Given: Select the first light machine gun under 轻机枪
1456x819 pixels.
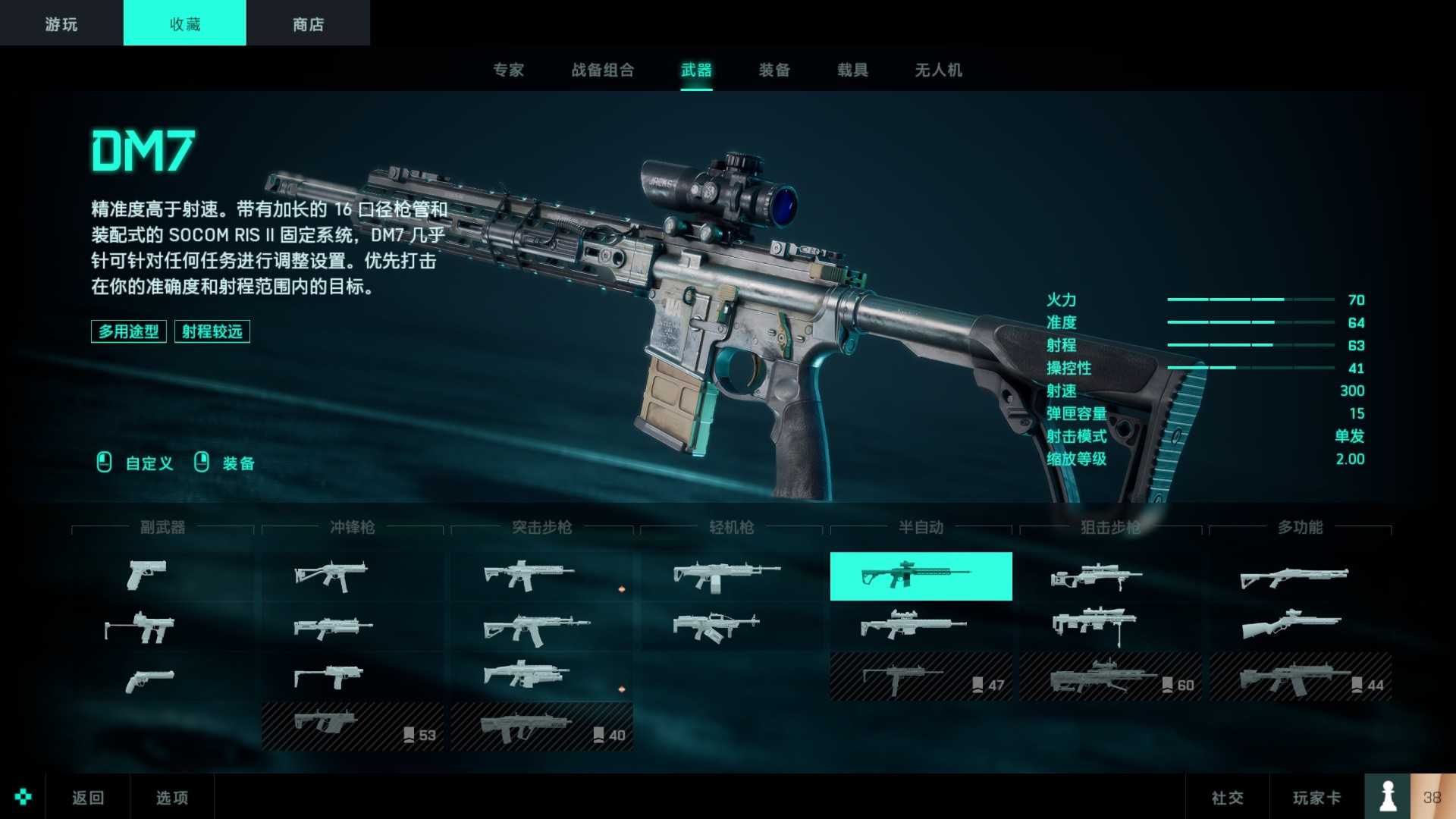Looking at the screenshot, I should 720,575.
